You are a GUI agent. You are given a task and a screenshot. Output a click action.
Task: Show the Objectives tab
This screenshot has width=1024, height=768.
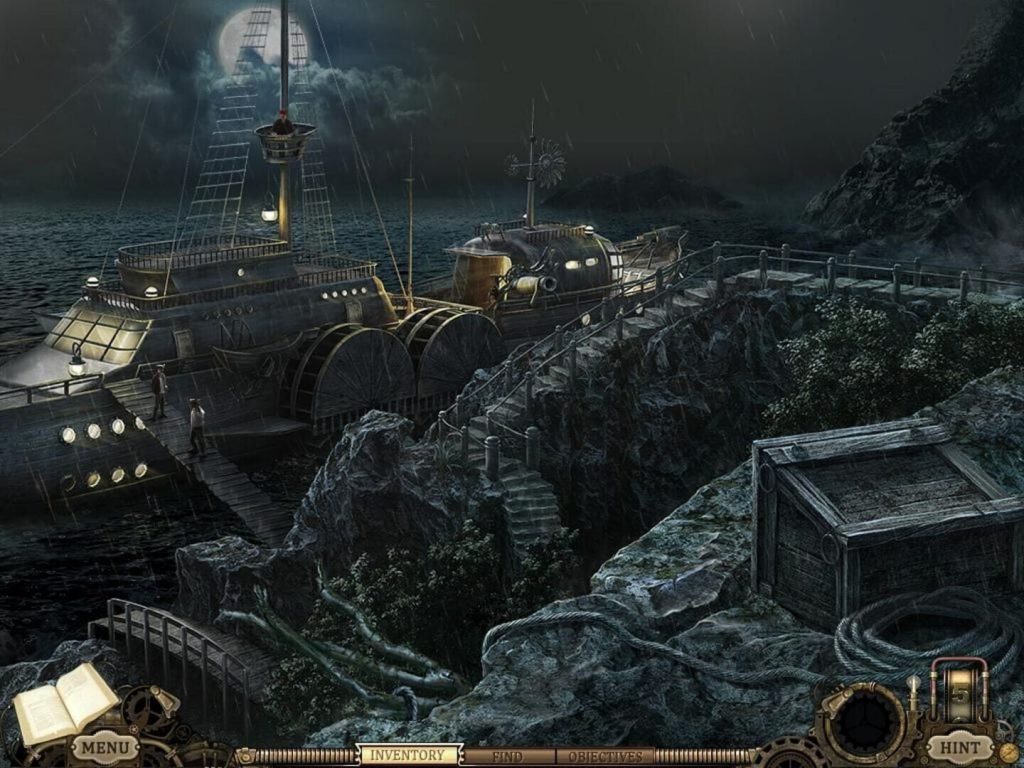(x=605, y=757)
